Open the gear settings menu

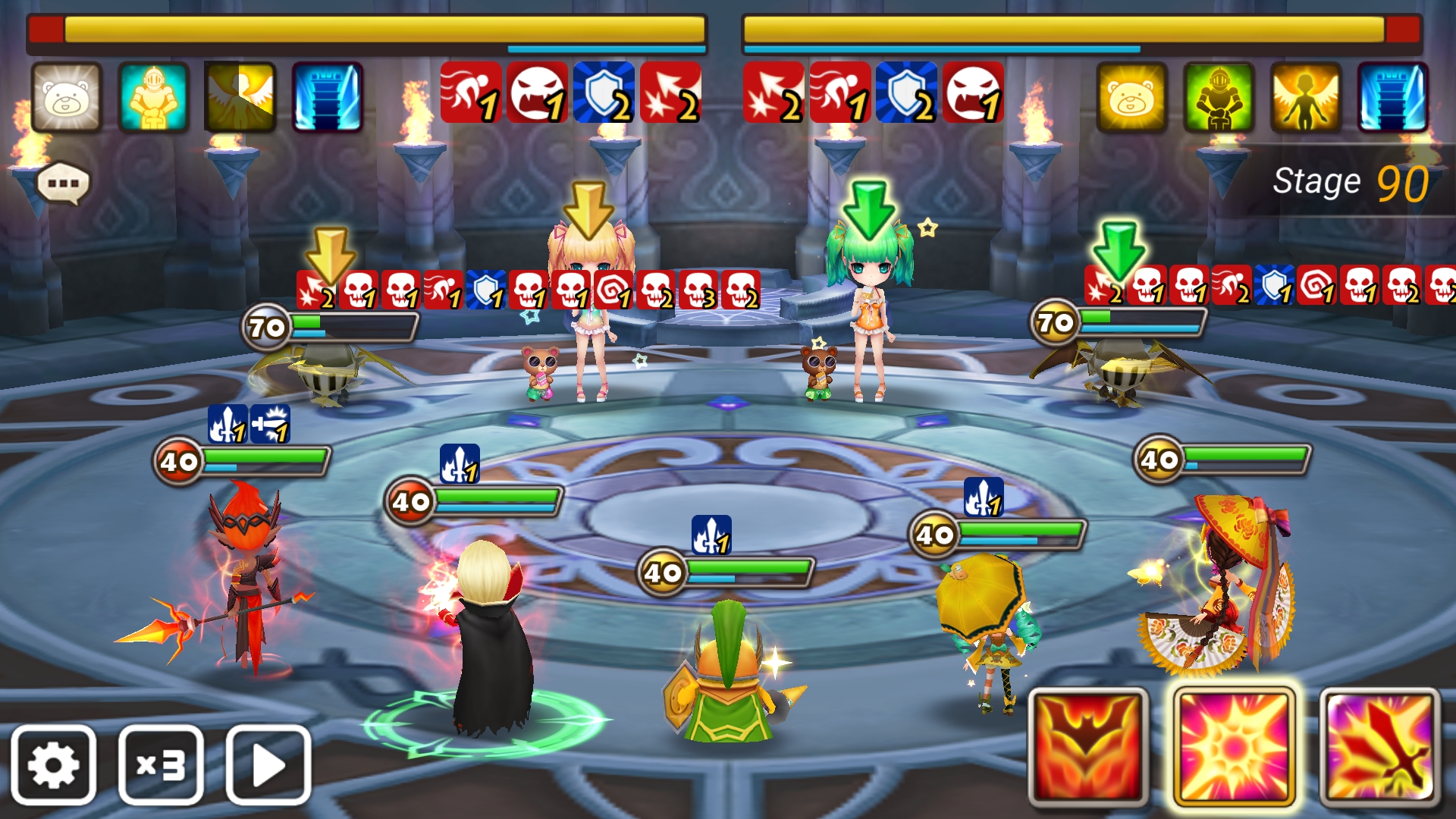click(x=53, y=764)
